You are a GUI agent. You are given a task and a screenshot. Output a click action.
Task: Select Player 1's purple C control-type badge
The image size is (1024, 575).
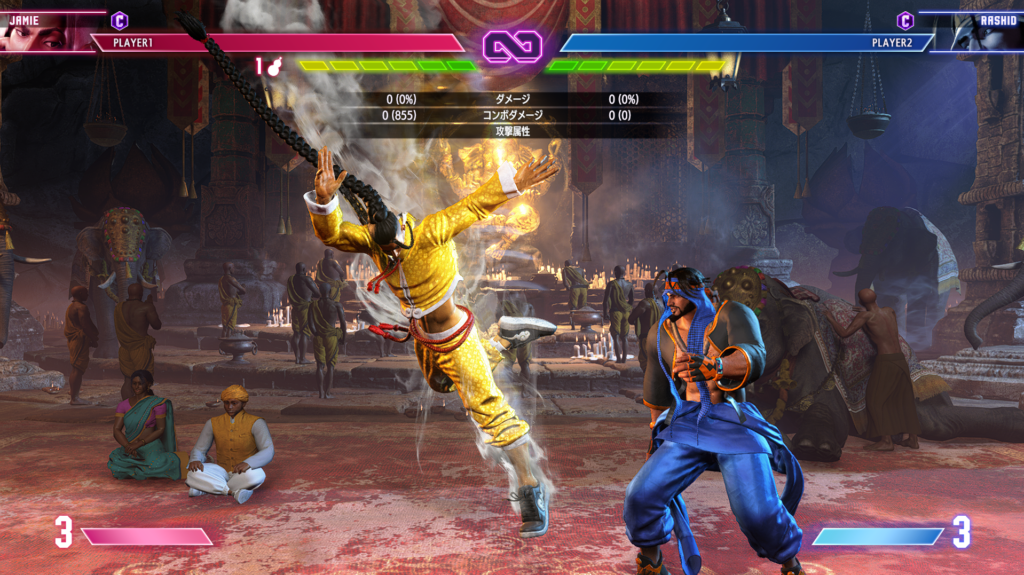(x=119, y=20)
